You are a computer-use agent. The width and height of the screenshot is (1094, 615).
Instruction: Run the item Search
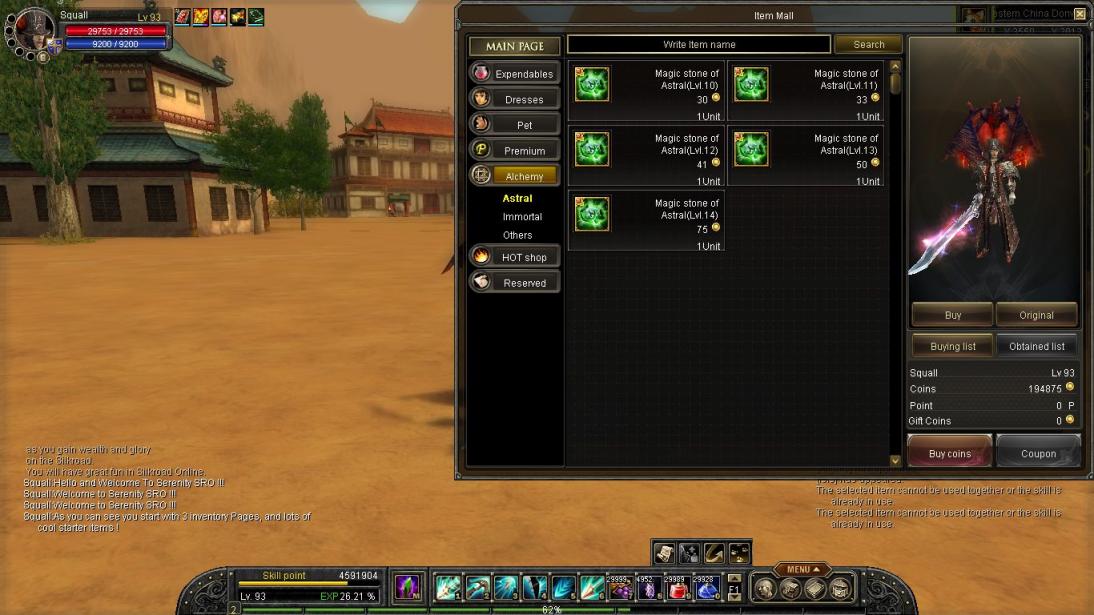point(868,44)
